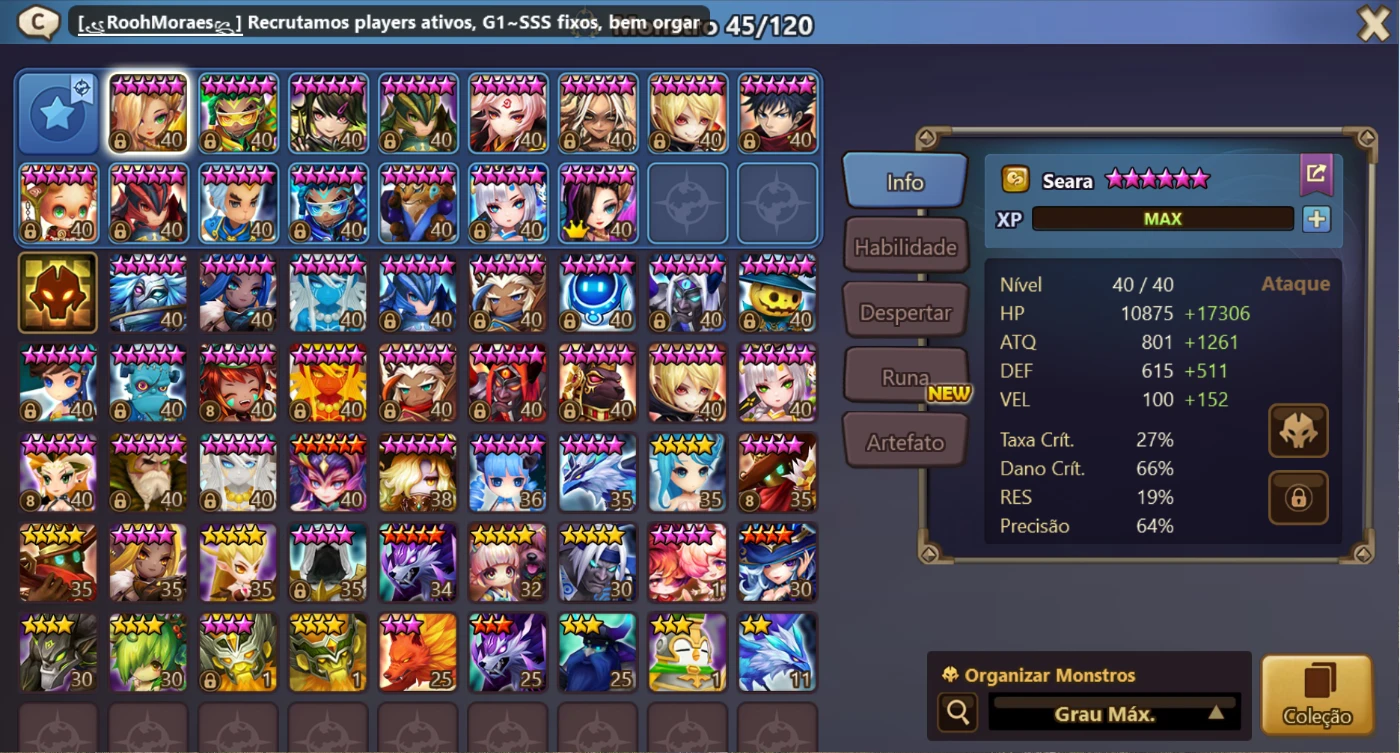Image resolution: width=1400 pixels, height=753 pixels.
Task: Click Seara's wind attribute icon
Action: click(1013, 178)
